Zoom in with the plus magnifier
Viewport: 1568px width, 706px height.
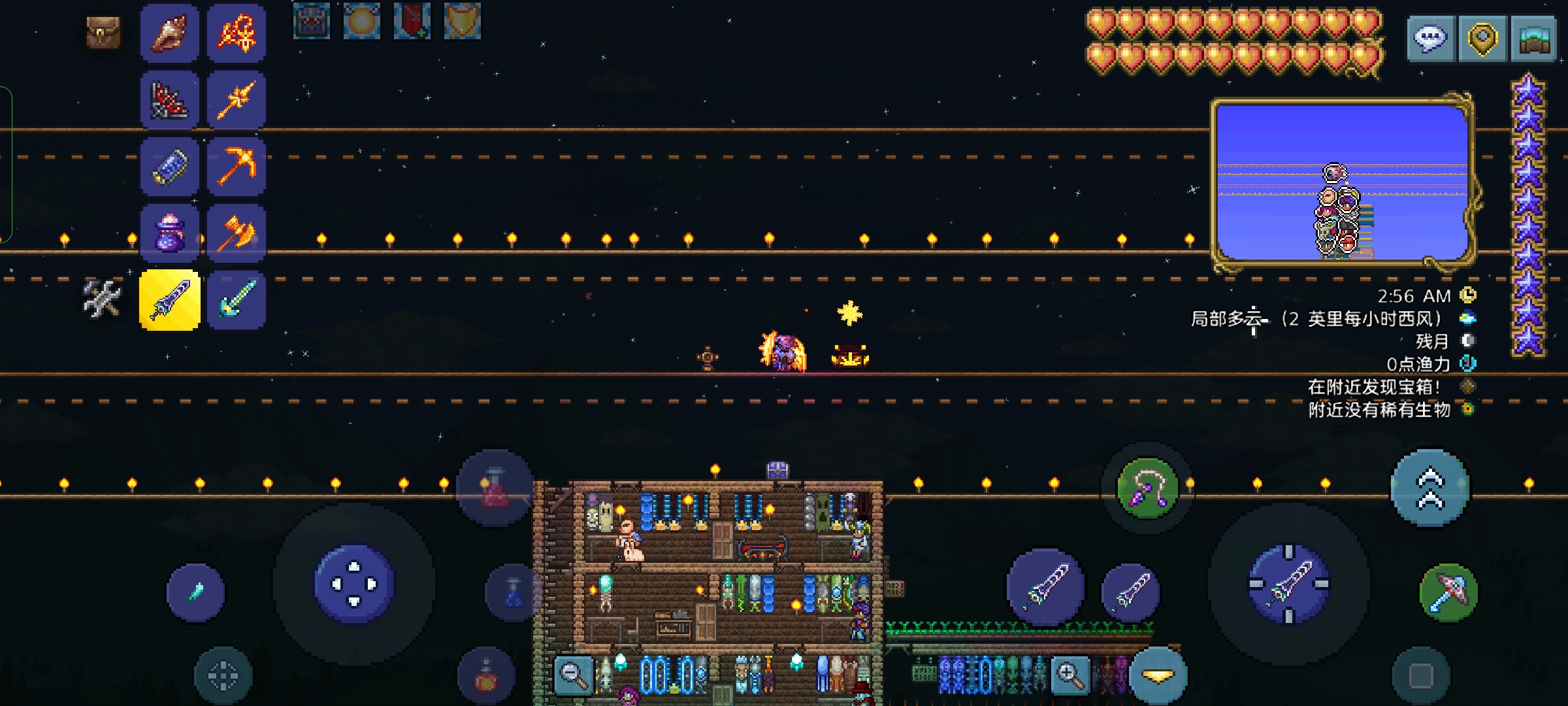(x=1070, y=674)
